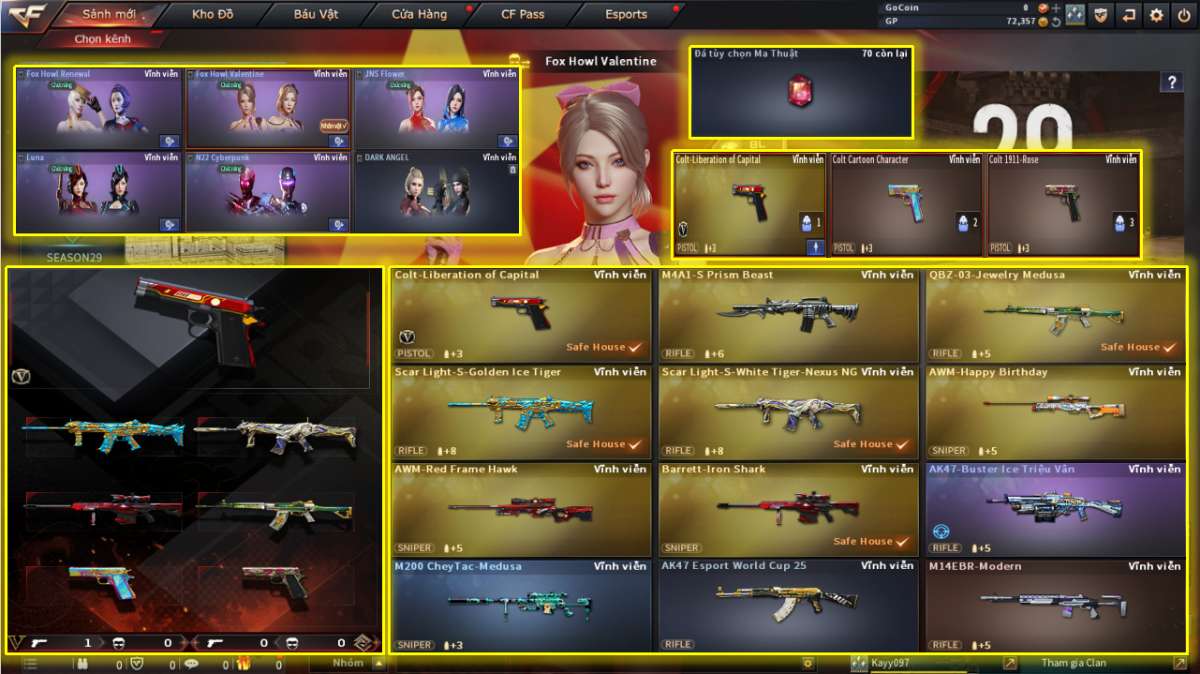Go to the CF Pass tab
Screen dimensions: 1200x674
click(523, 14)
